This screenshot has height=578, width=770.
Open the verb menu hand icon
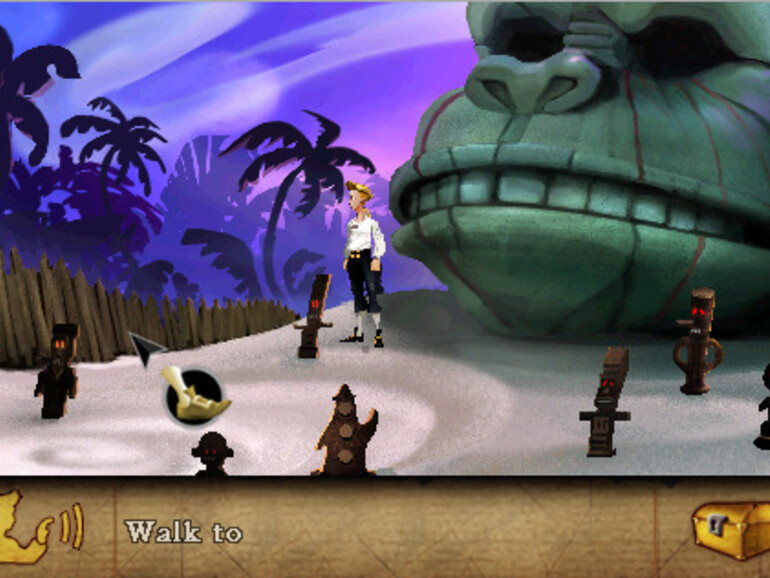[x=195, y=393]
